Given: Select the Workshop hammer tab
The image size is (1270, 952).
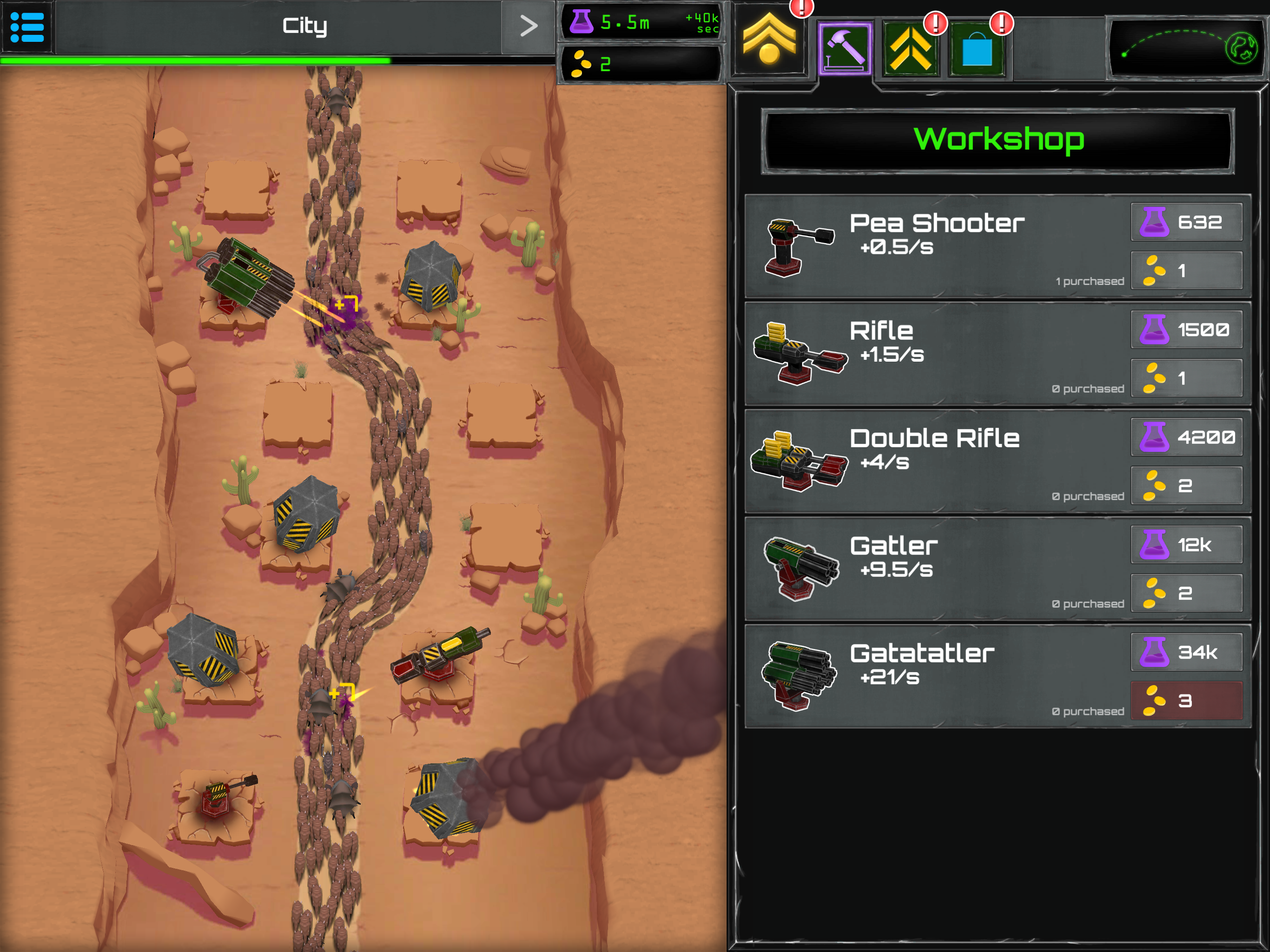Looking at the screenshot, I should coord(845,49).
